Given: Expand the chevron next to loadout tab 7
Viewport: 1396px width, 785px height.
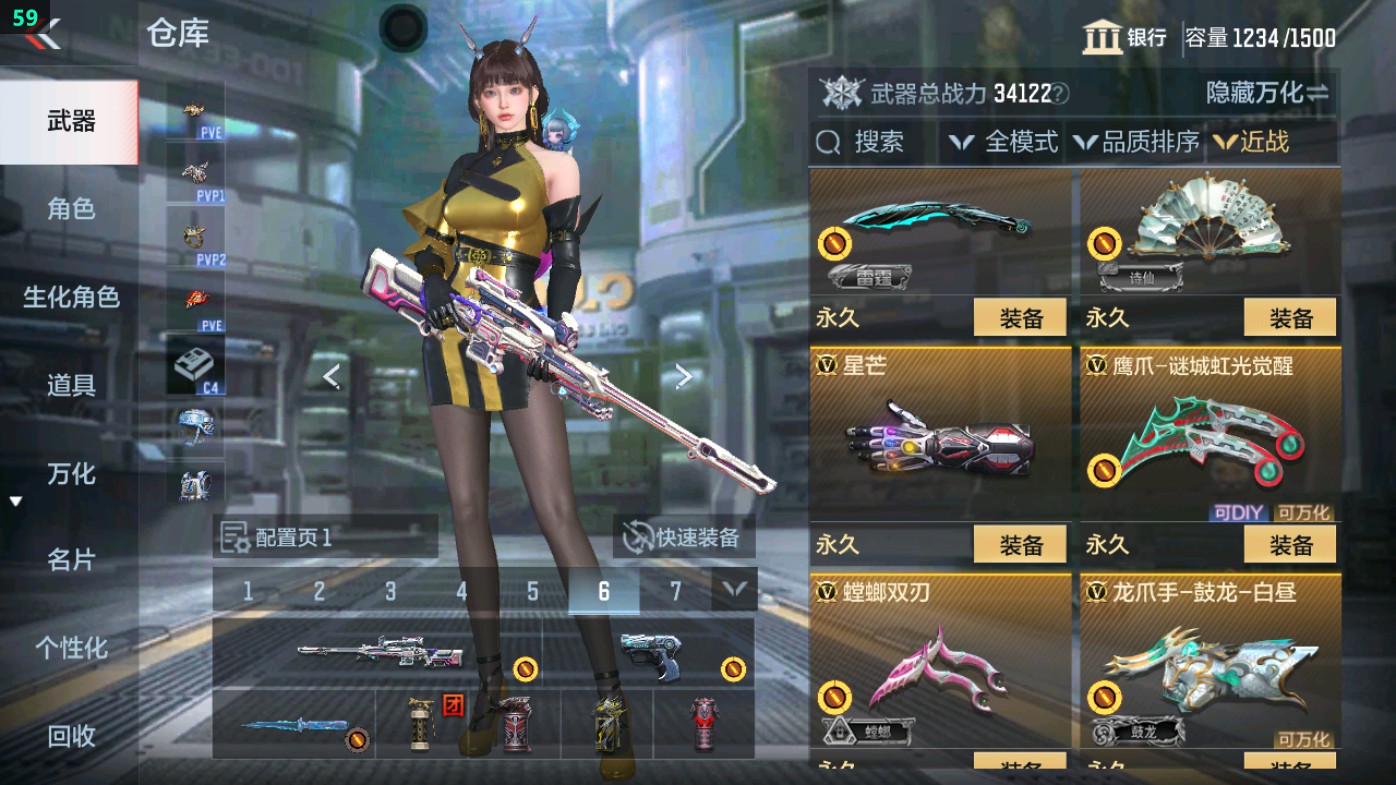Looking at the screenshot, I should click(x=733, y=591).
